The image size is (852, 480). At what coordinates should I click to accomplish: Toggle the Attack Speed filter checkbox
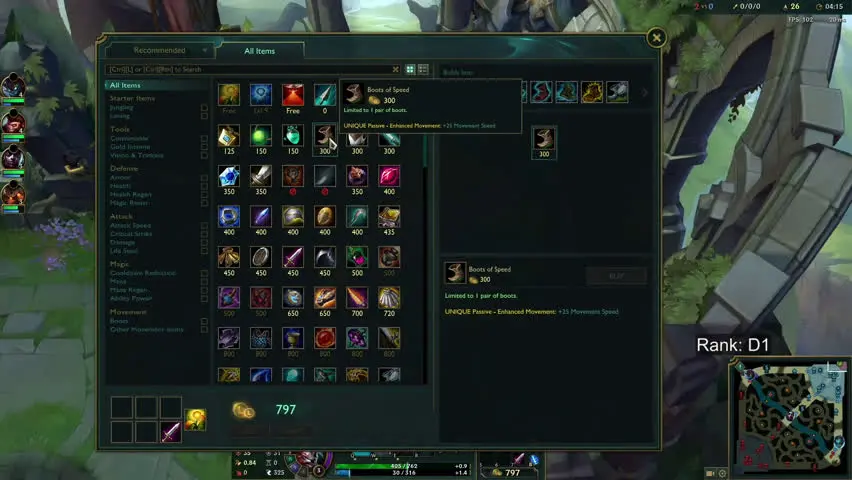204,226
